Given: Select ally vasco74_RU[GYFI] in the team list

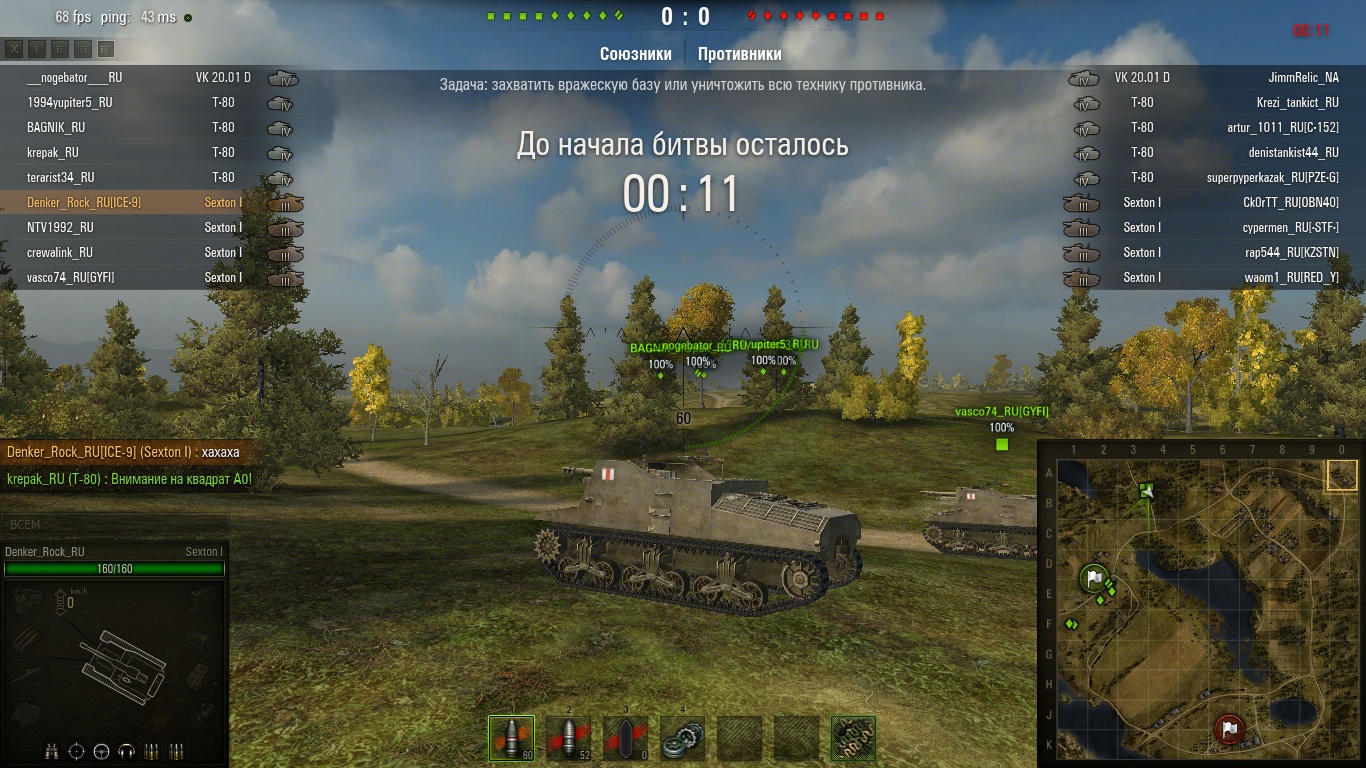Looking at the screenshot, I should click(x=71, y=277).
